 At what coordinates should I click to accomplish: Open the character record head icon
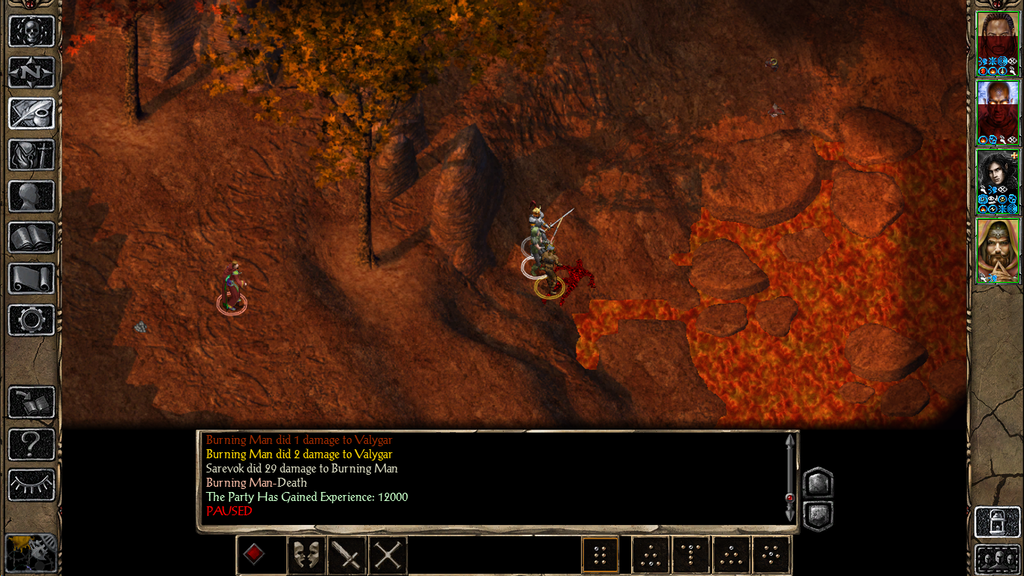[31, 196]
